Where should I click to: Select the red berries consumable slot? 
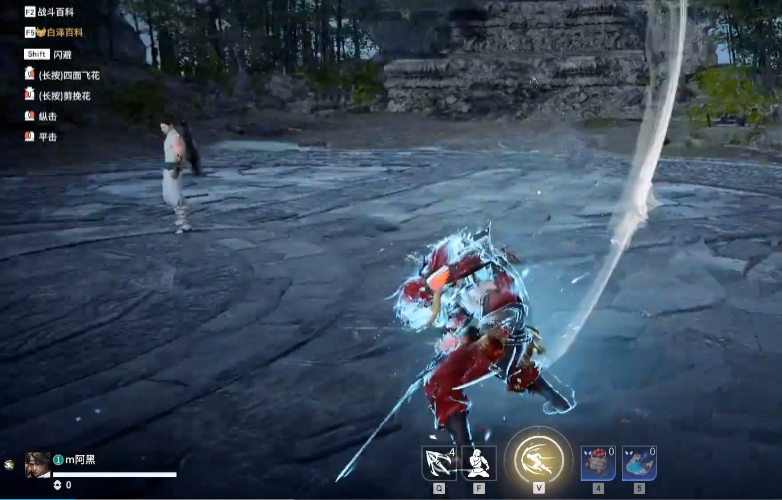tap(598, 463)
